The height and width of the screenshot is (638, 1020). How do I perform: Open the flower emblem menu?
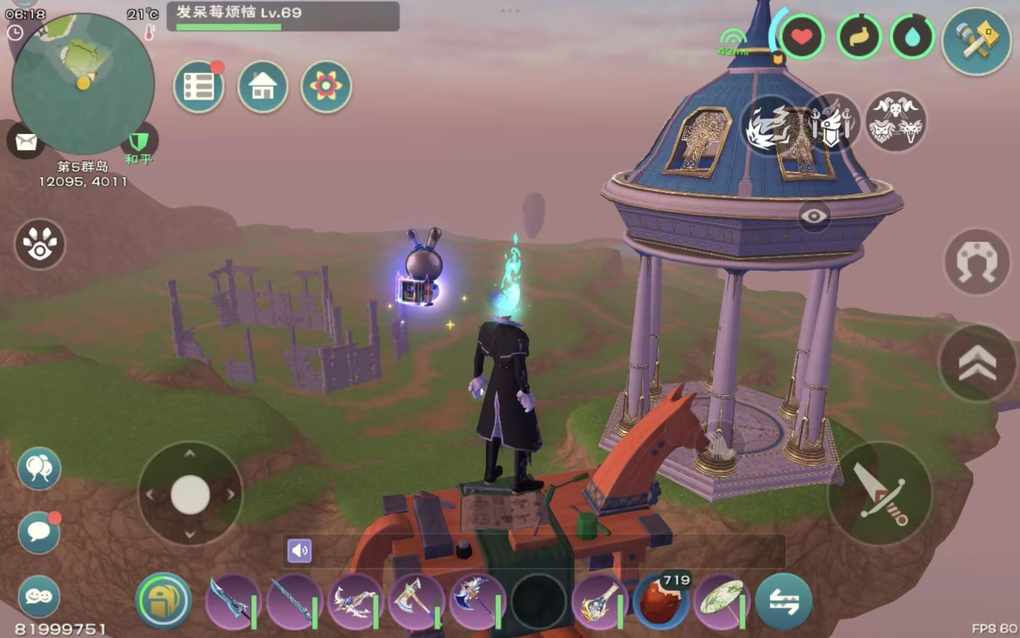pos(326,88)
